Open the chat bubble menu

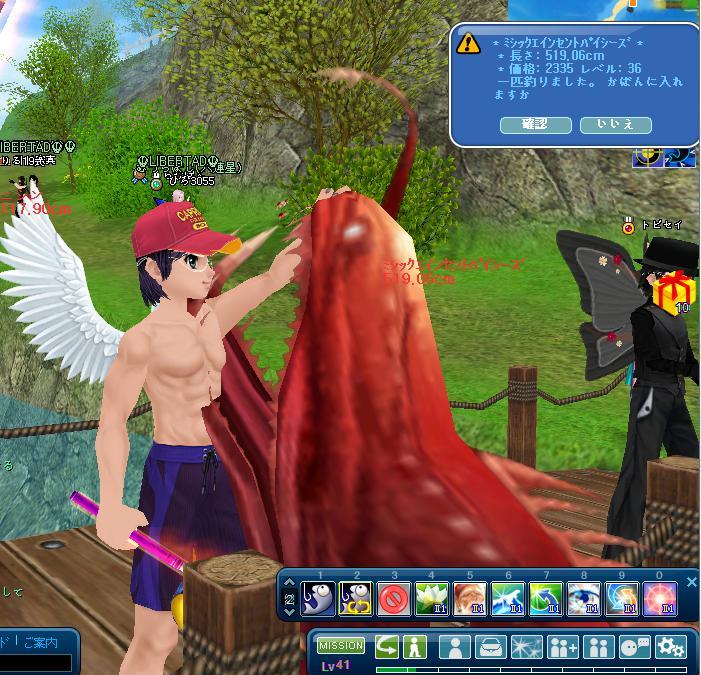634,647
